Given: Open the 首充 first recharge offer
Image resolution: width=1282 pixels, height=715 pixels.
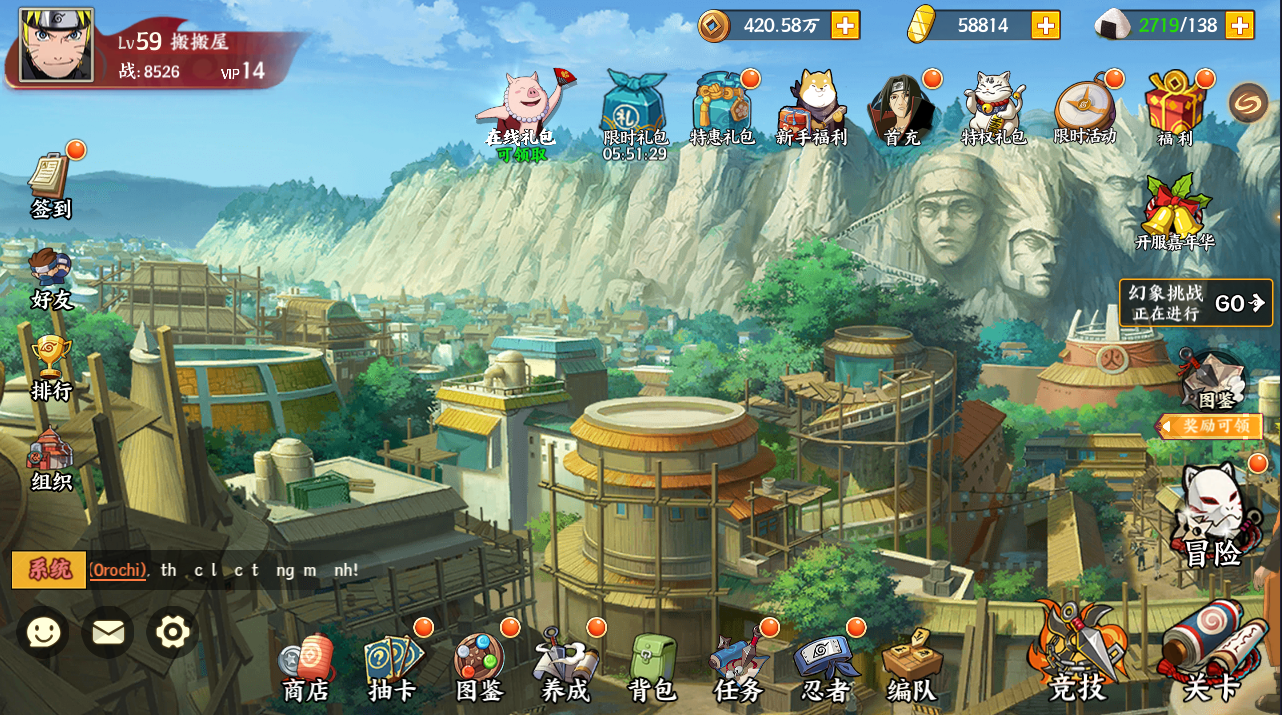Looking at the screenshot, I should [902, 110].
